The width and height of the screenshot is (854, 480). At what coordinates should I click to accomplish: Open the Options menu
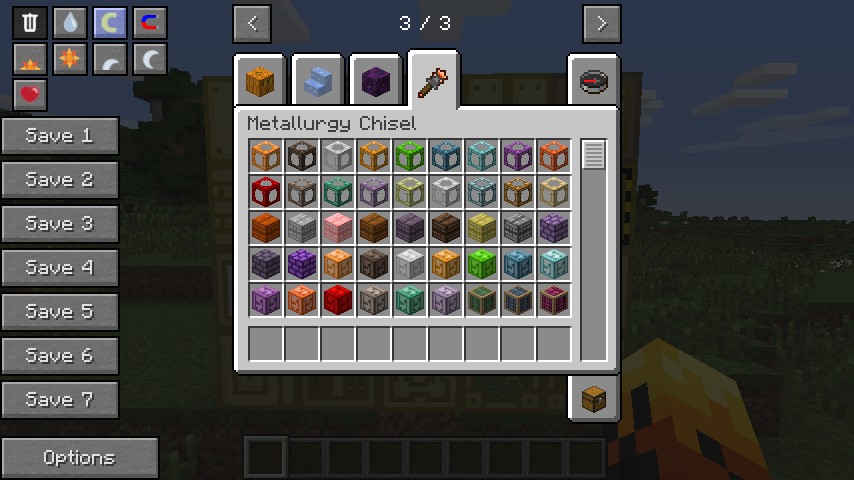tap(80, 458)
